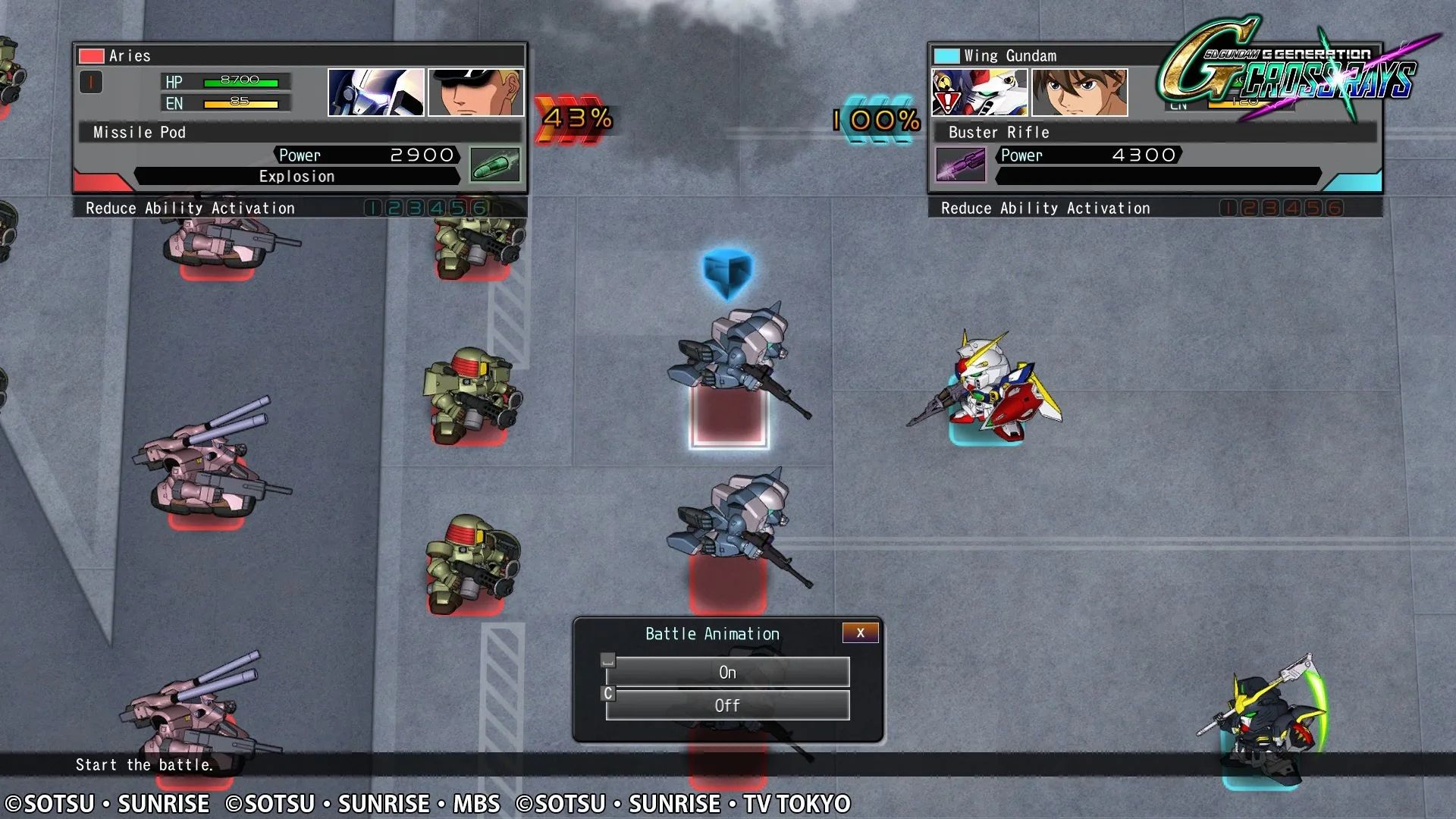This screenshot has height=819, width=1456.
Task: Disable battle animation by choosing Off
Action: point(727,705)
